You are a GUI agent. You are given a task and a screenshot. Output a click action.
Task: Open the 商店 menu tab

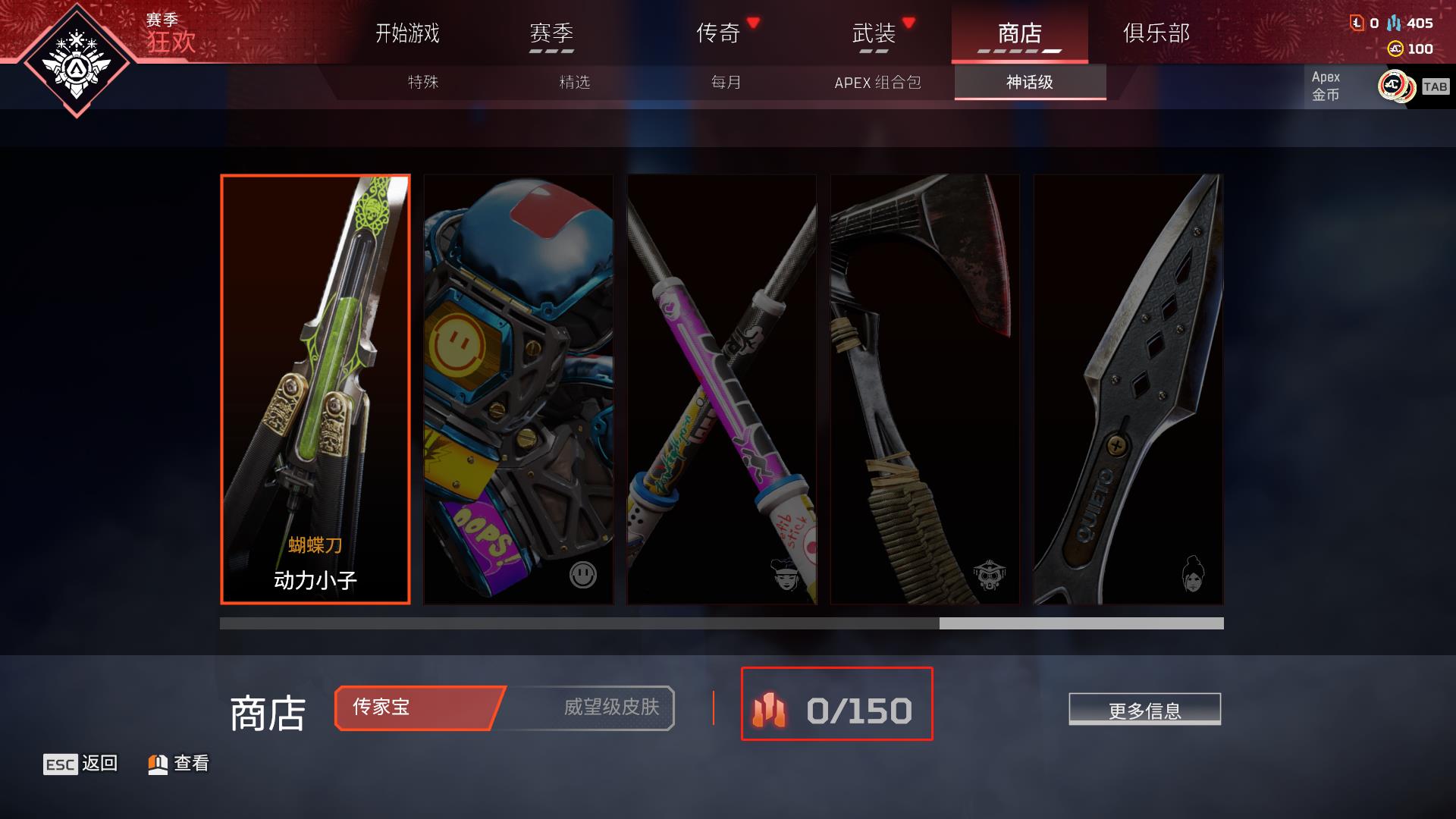tap(1020, 33)
